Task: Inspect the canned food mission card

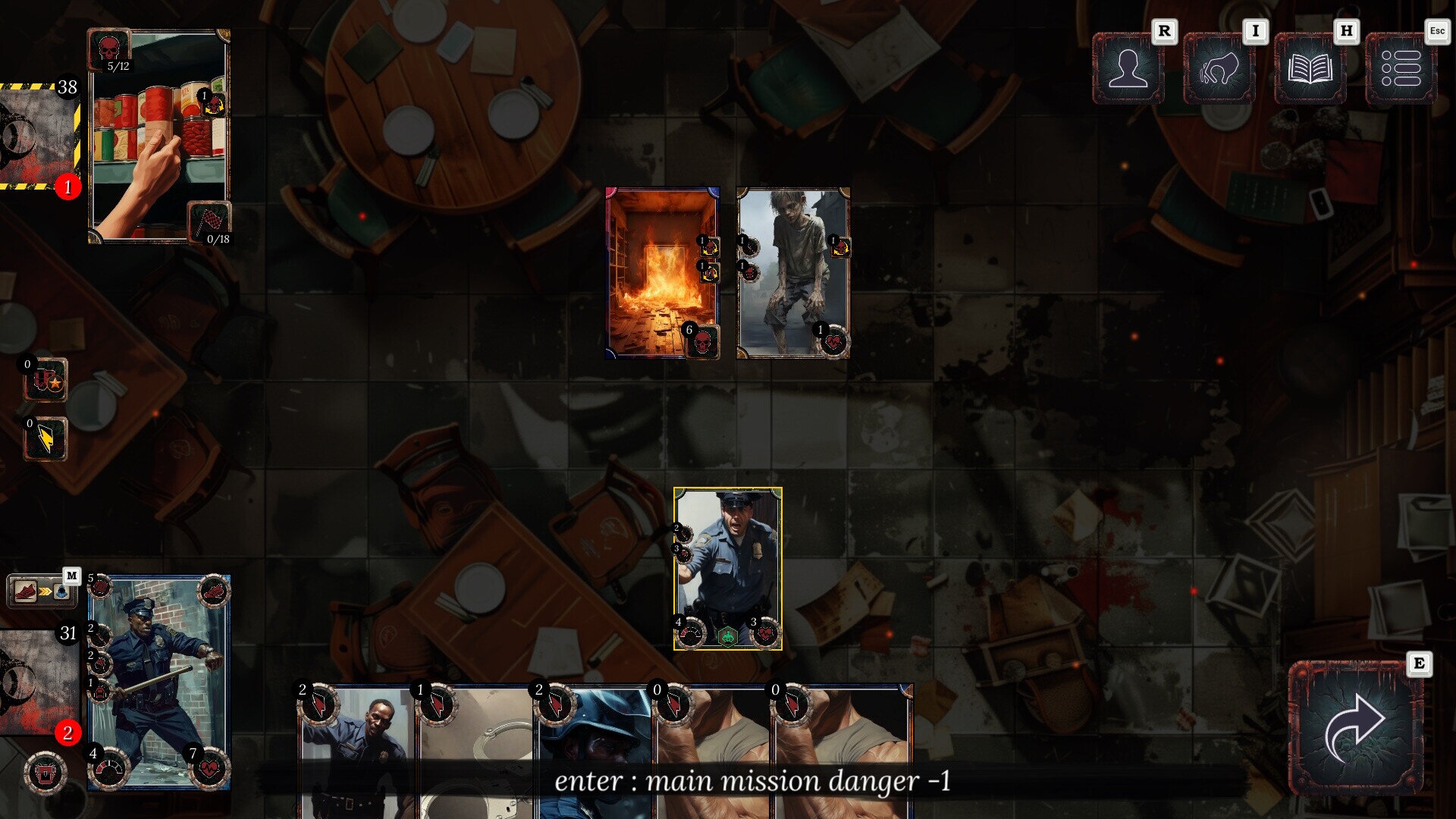Action: click(x=159, y=136)
